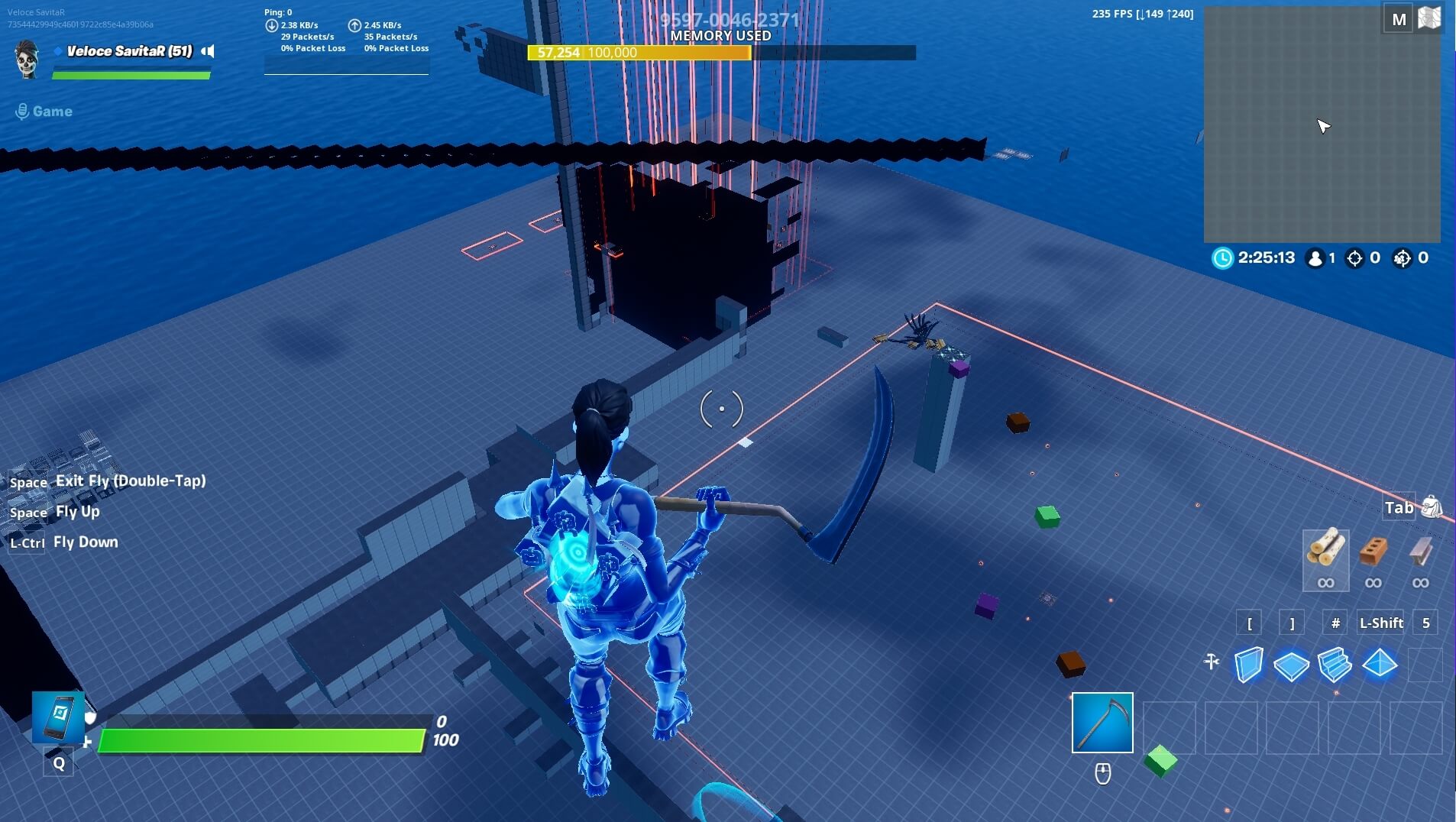This screenshot has width=1456, height=822.
Task: Open the backpack inventory icon near Tab
Action: [1432, 506]
